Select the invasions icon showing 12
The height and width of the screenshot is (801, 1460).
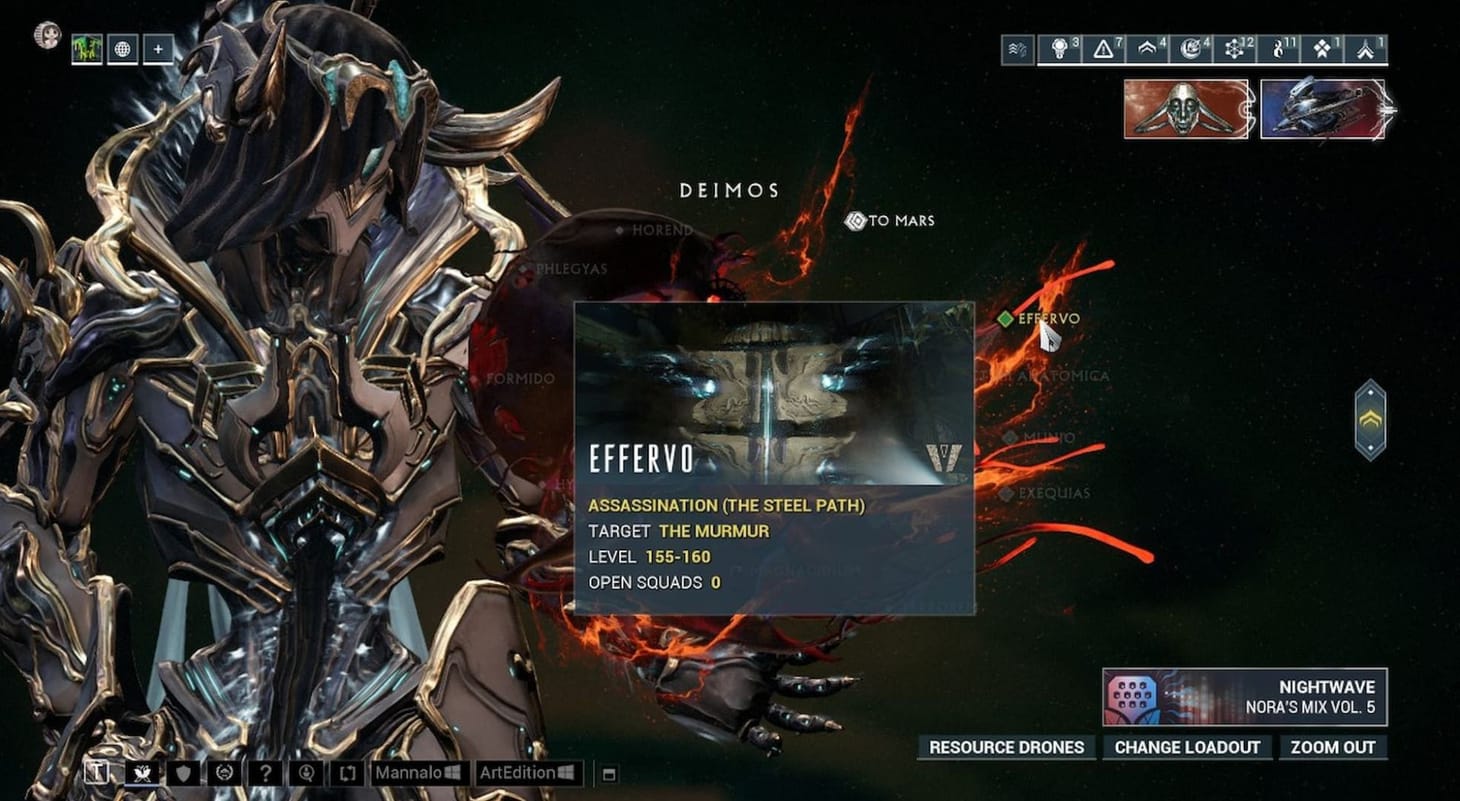pos(1234,46)
